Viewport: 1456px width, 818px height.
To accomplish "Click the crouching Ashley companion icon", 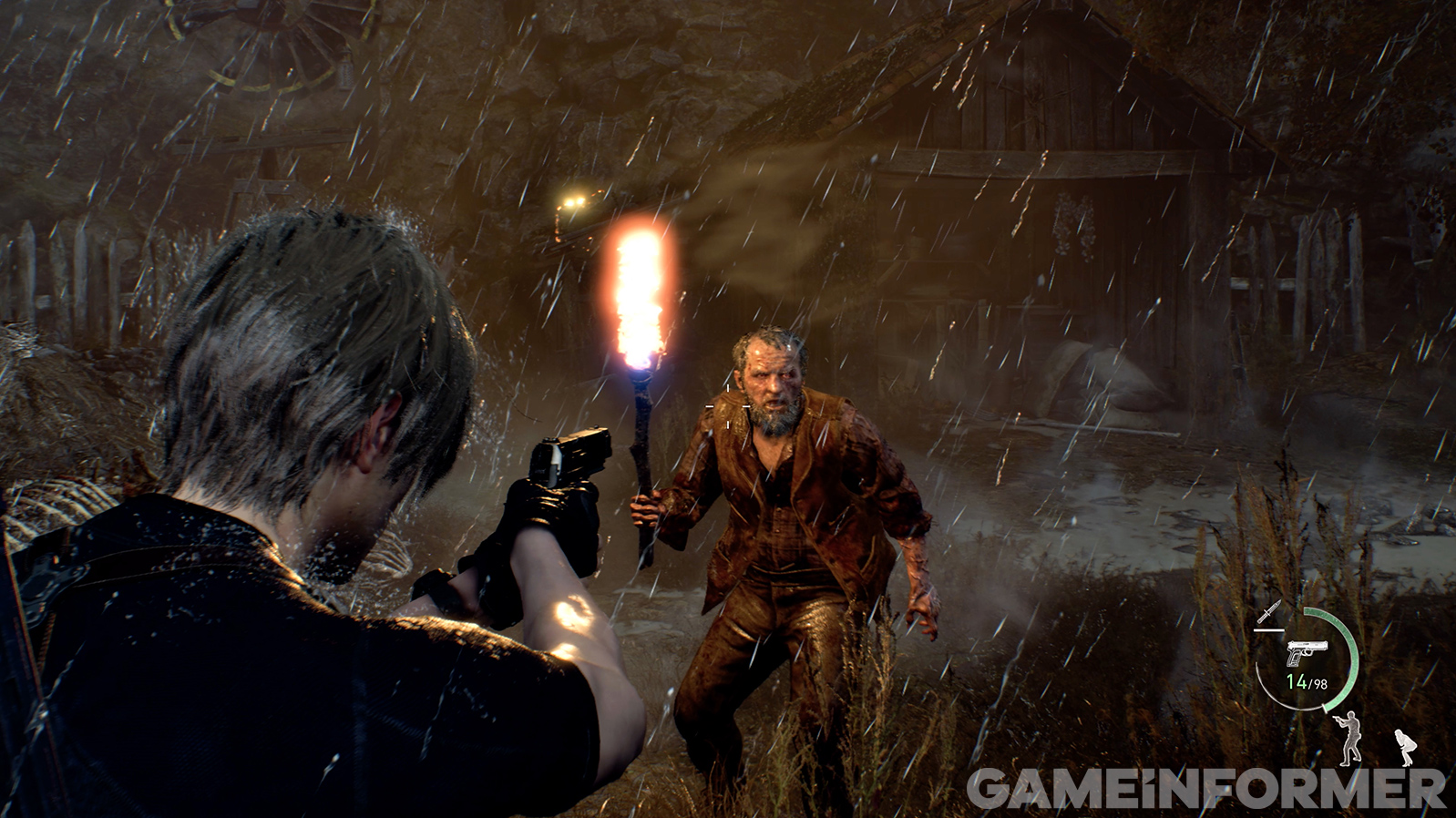I will tap(1405, 747).
